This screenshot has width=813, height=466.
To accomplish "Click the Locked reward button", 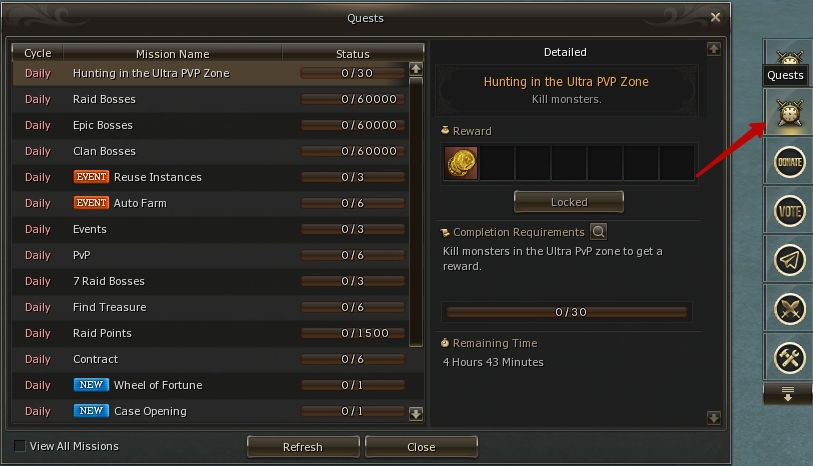I will click(x=568, y=202).
